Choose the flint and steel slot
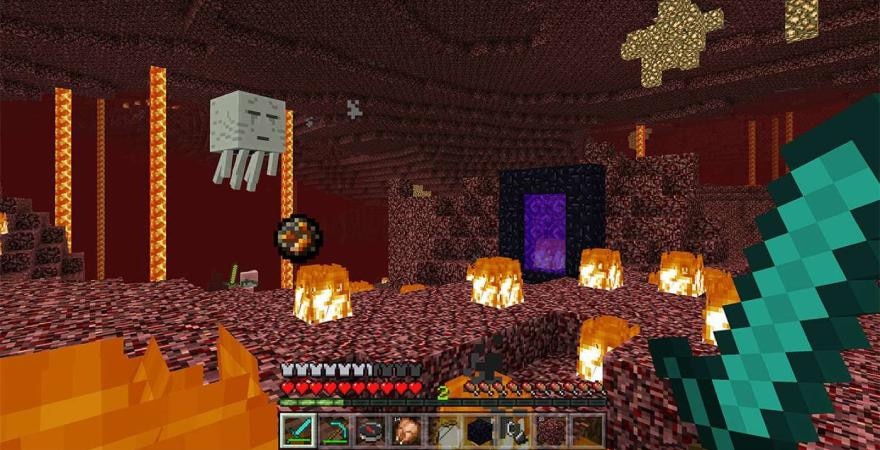 click(515, 431)
